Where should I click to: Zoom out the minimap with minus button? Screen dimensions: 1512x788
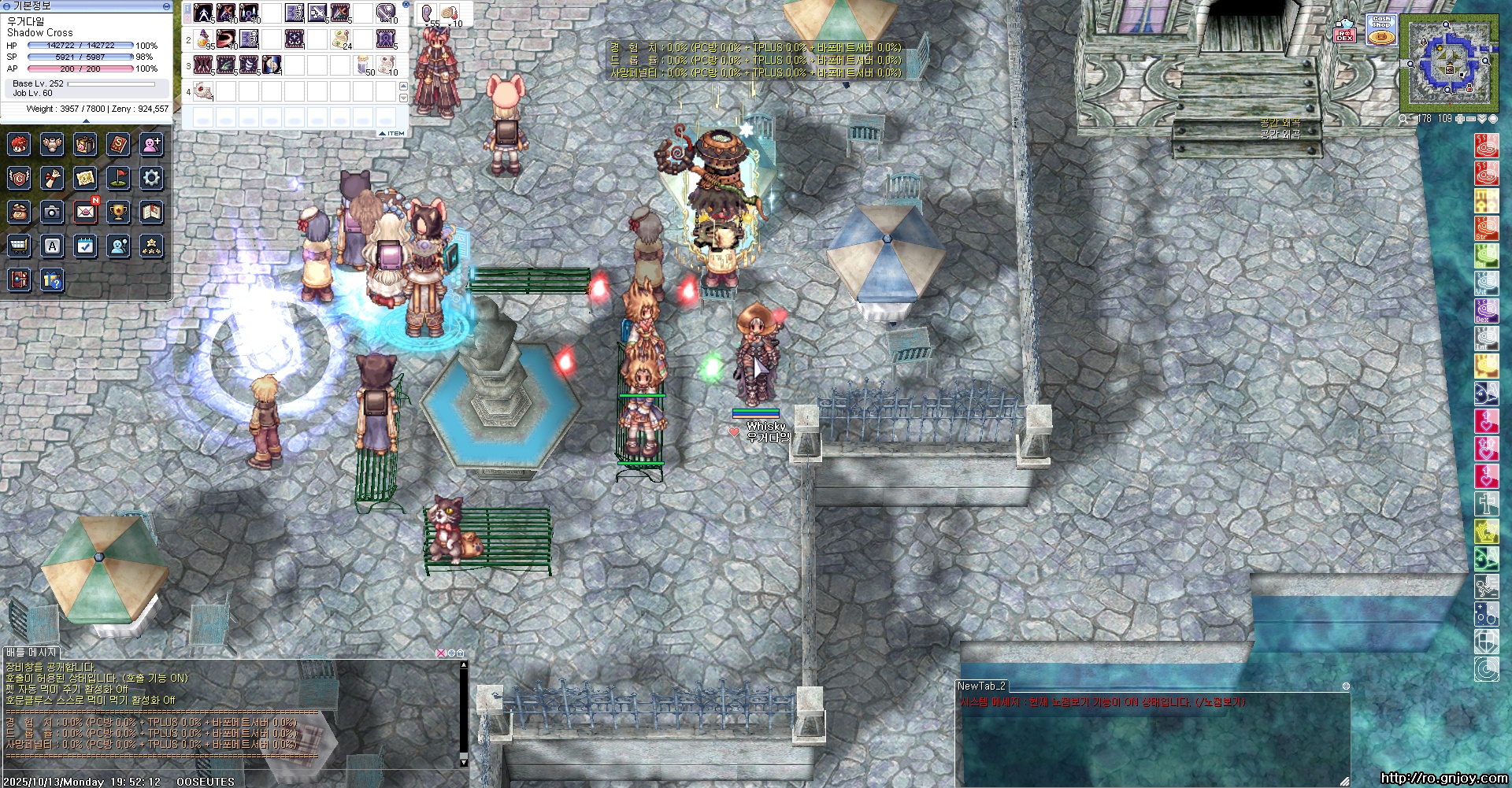(1471, 119)
